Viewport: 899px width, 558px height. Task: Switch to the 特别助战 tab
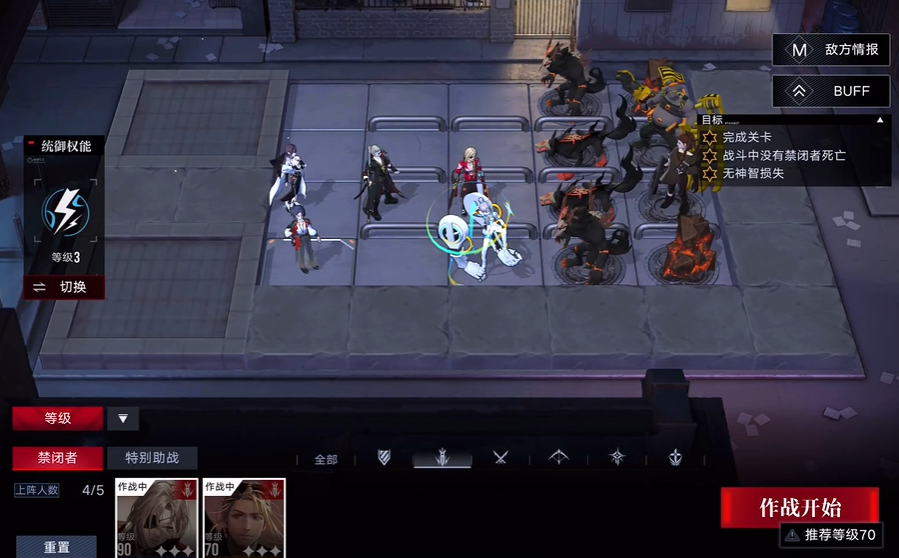click(152, 458)
